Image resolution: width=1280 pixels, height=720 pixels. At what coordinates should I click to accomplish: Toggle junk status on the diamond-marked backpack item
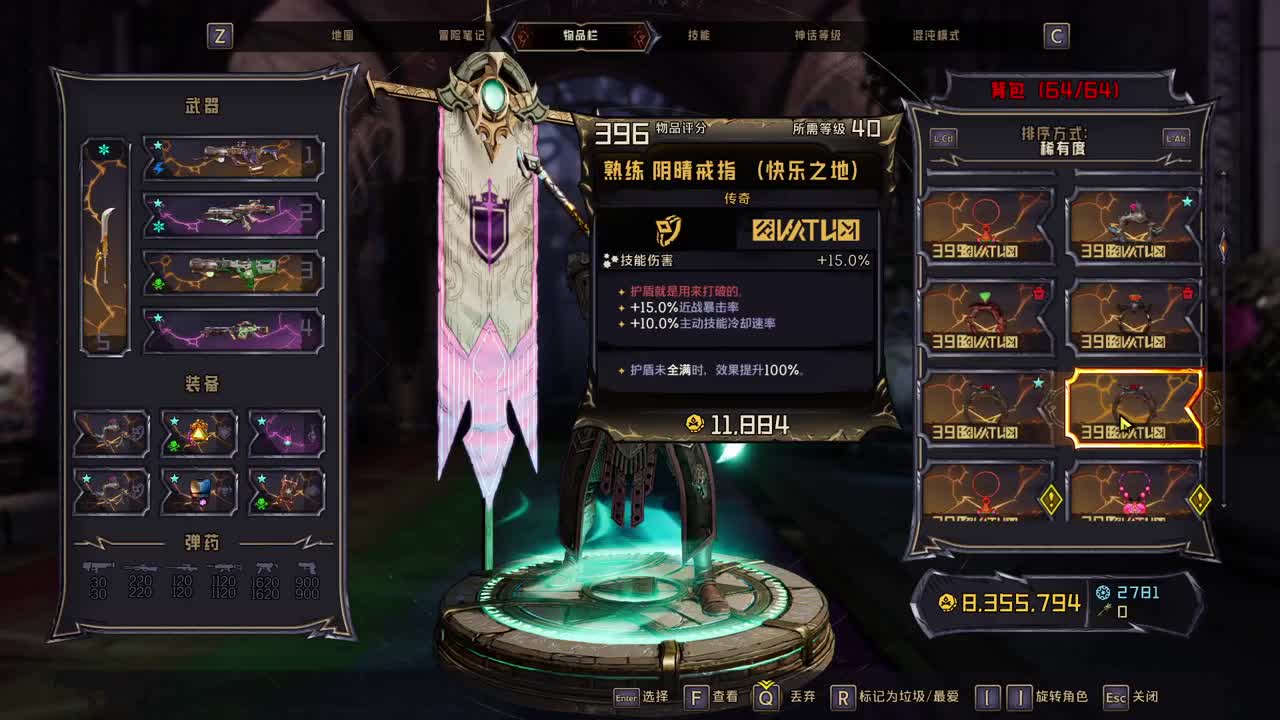1050,498
